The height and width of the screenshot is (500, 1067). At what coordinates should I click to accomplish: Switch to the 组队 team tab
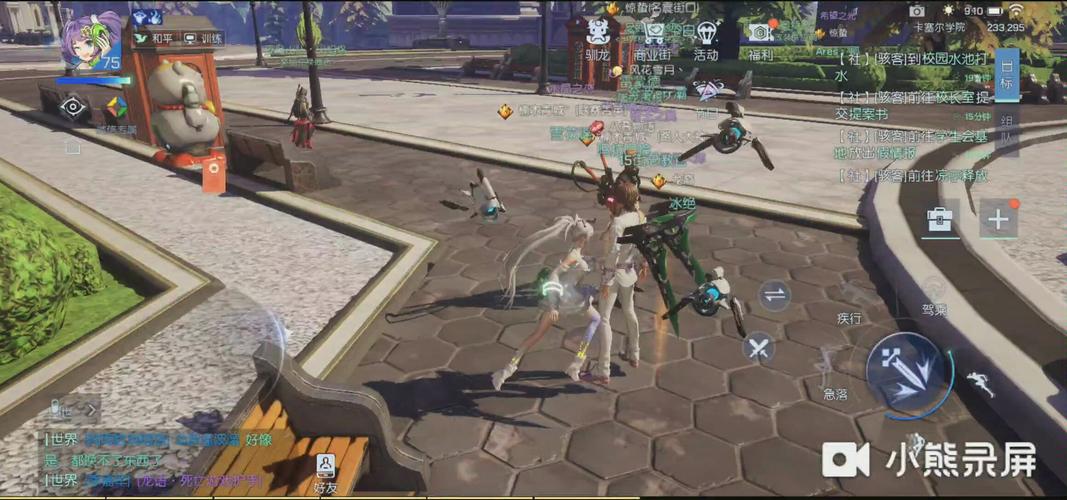pos(1007,130)
